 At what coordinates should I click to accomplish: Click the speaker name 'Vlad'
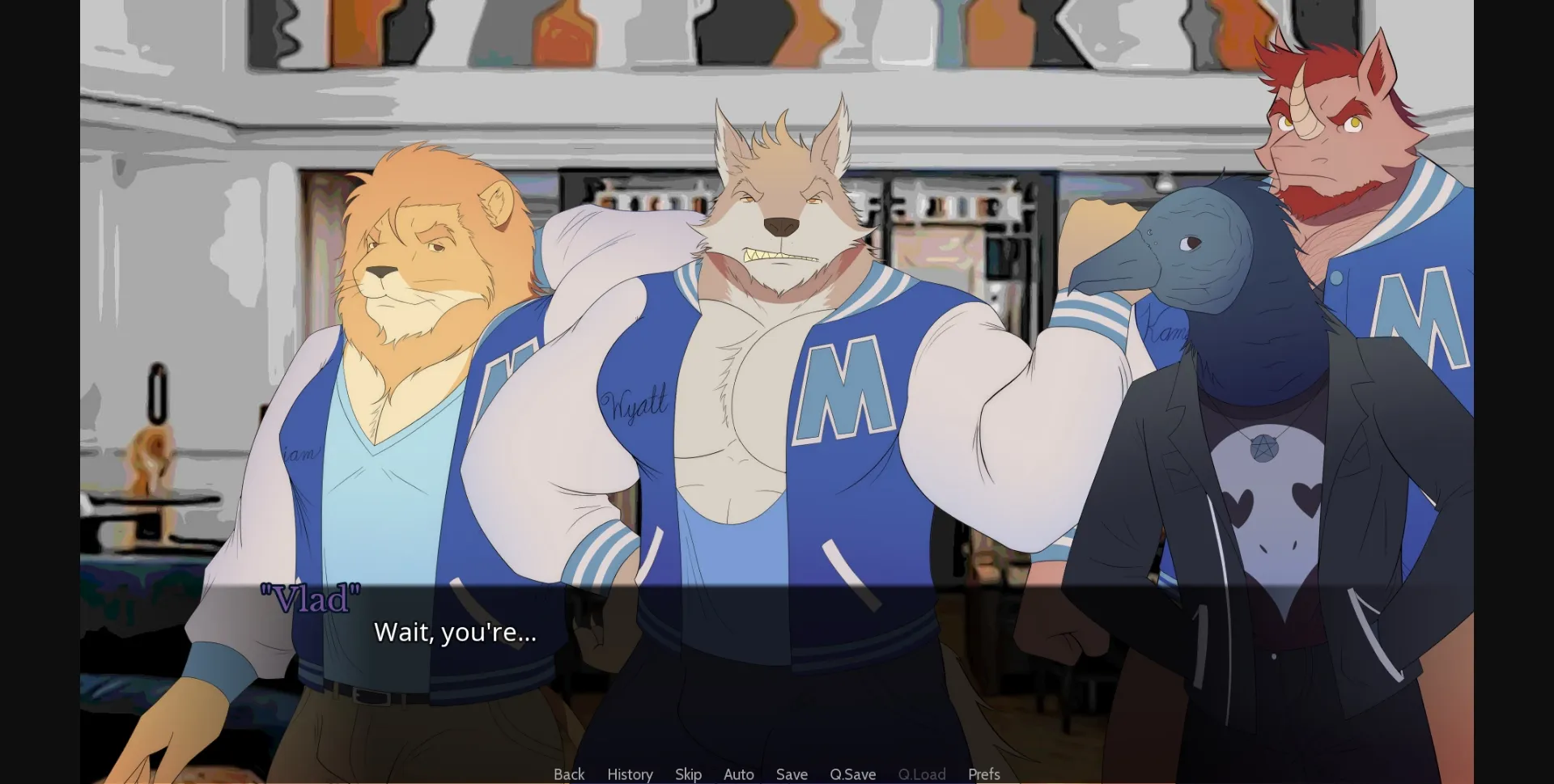click(x=312, y=596)
